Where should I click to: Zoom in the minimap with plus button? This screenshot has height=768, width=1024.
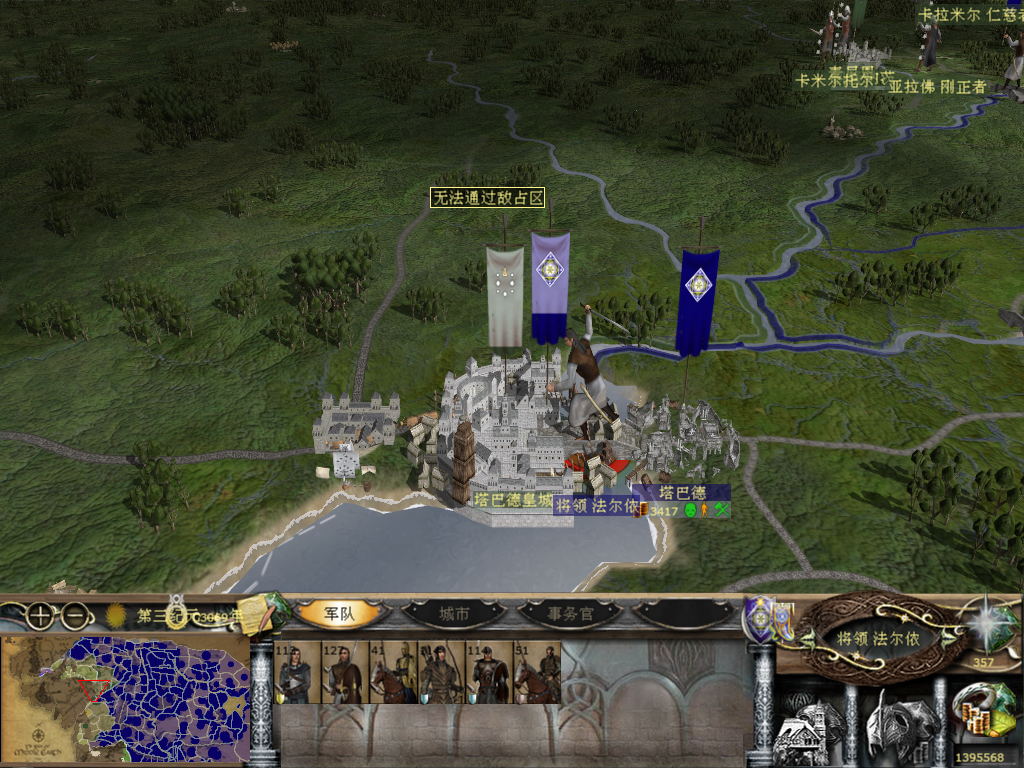(x=38, y=616)
